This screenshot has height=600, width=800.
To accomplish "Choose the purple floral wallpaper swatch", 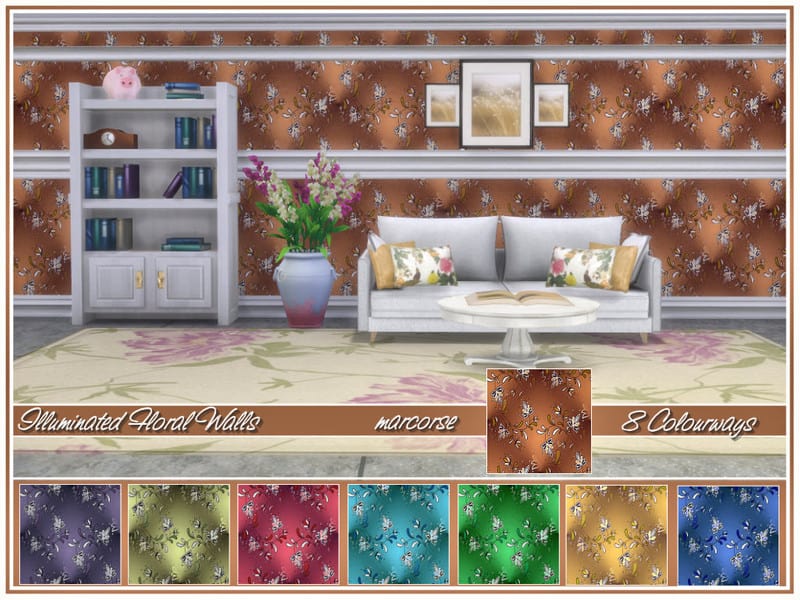I will click(x=70, y=535).
